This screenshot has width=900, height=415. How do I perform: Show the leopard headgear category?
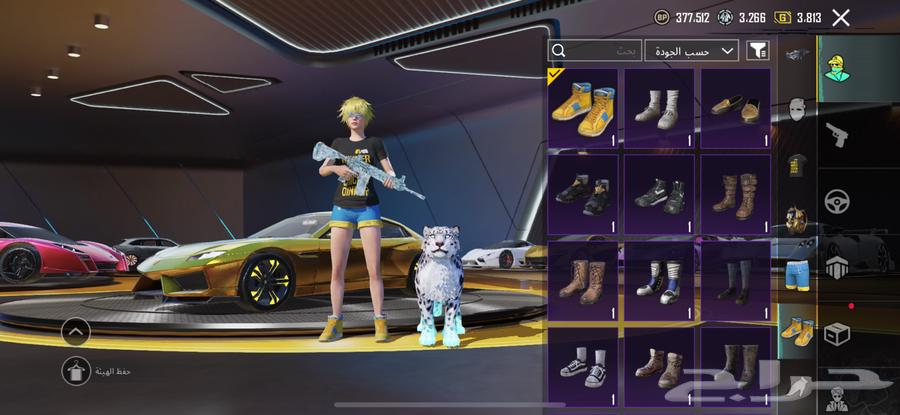click(x=797, y=219)
